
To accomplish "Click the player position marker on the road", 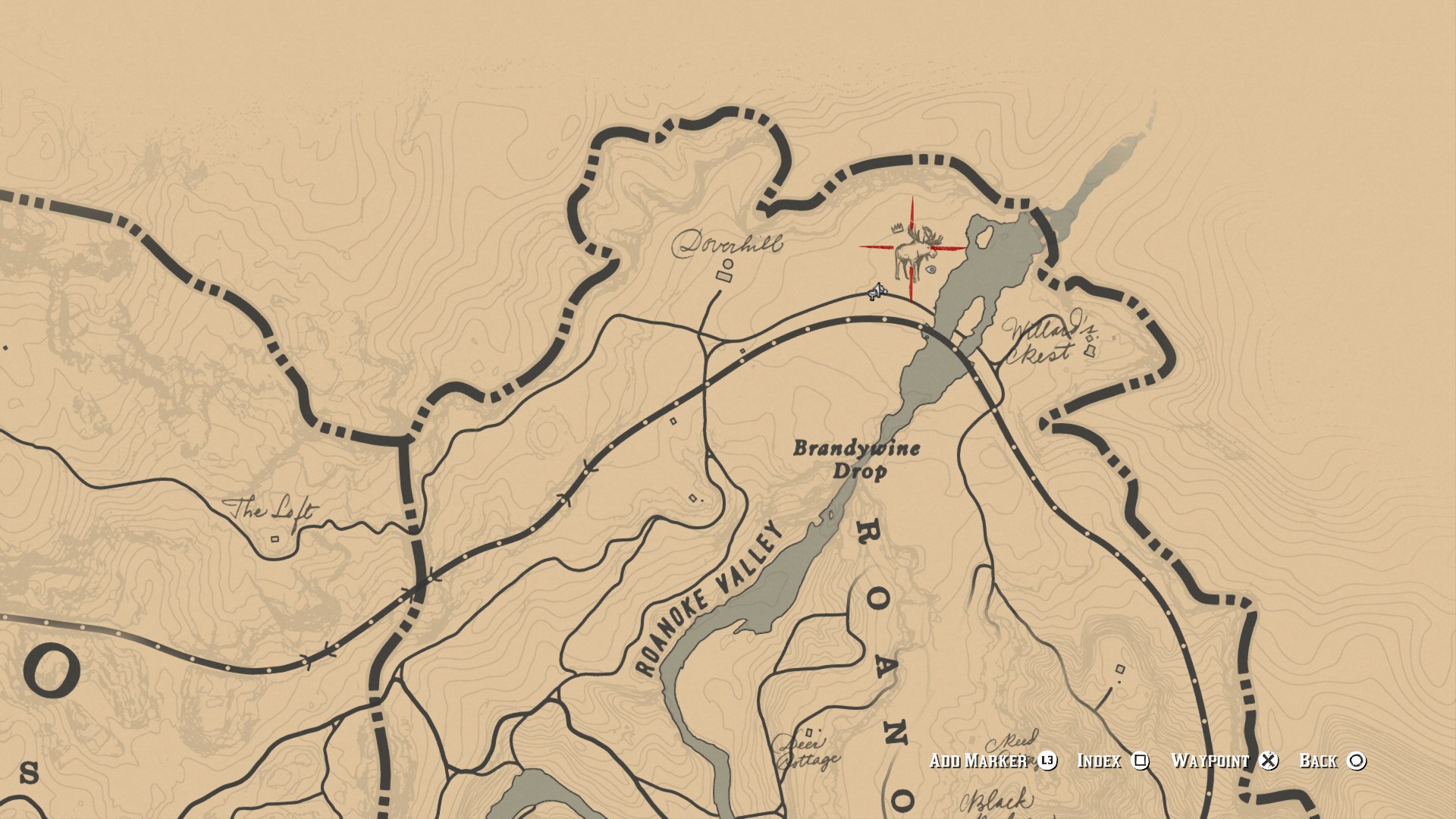I will (877, 291).
